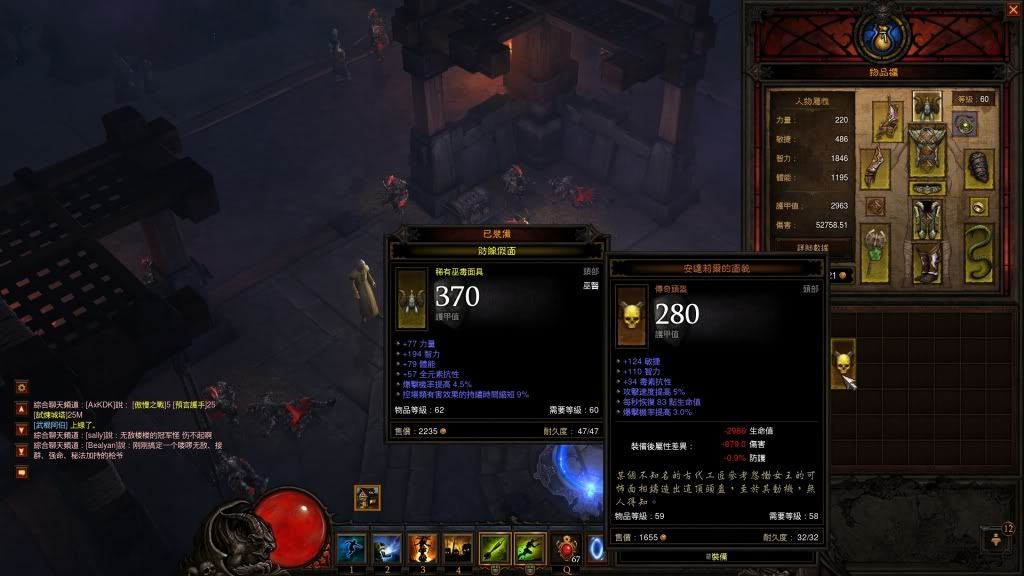The height and width of the screenshot is (576, 1024).
Task: Open the chat settings gear icon
Action: (21, 386)
